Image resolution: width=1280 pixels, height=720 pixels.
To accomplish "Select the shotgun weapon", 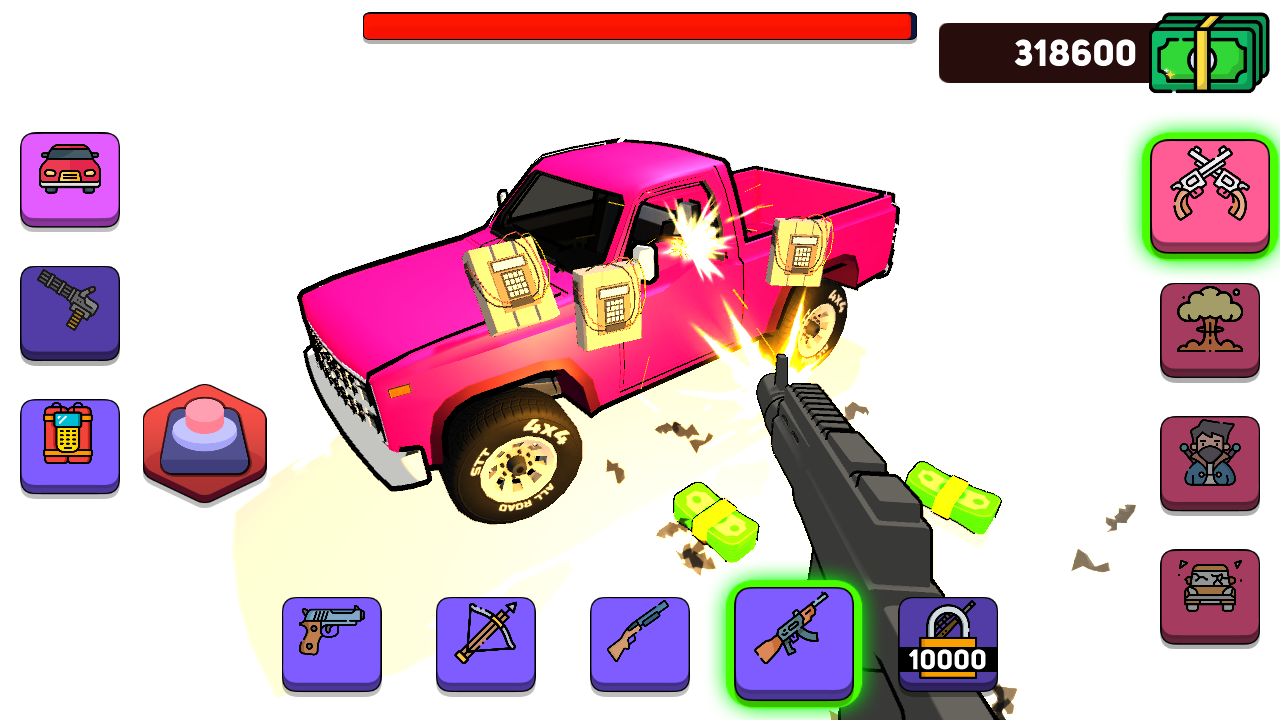I will 639,641.
